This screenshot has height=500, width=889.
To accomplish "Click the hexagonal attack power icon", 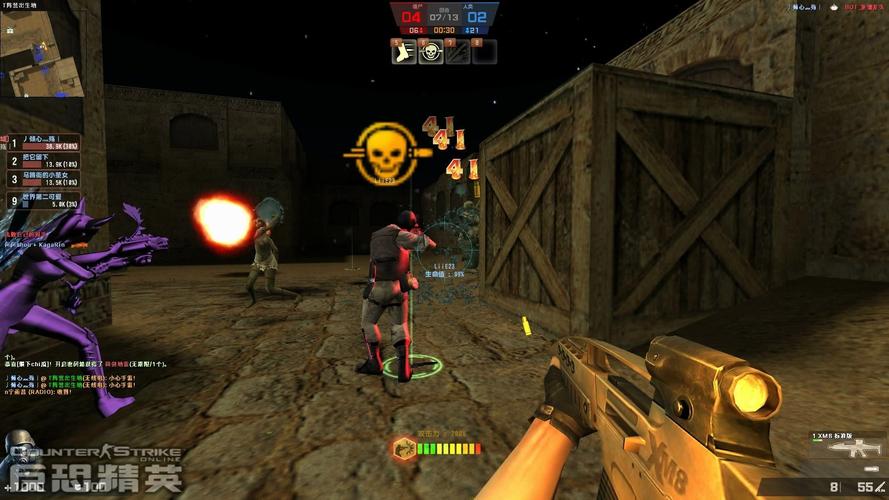I will point(405,449).
